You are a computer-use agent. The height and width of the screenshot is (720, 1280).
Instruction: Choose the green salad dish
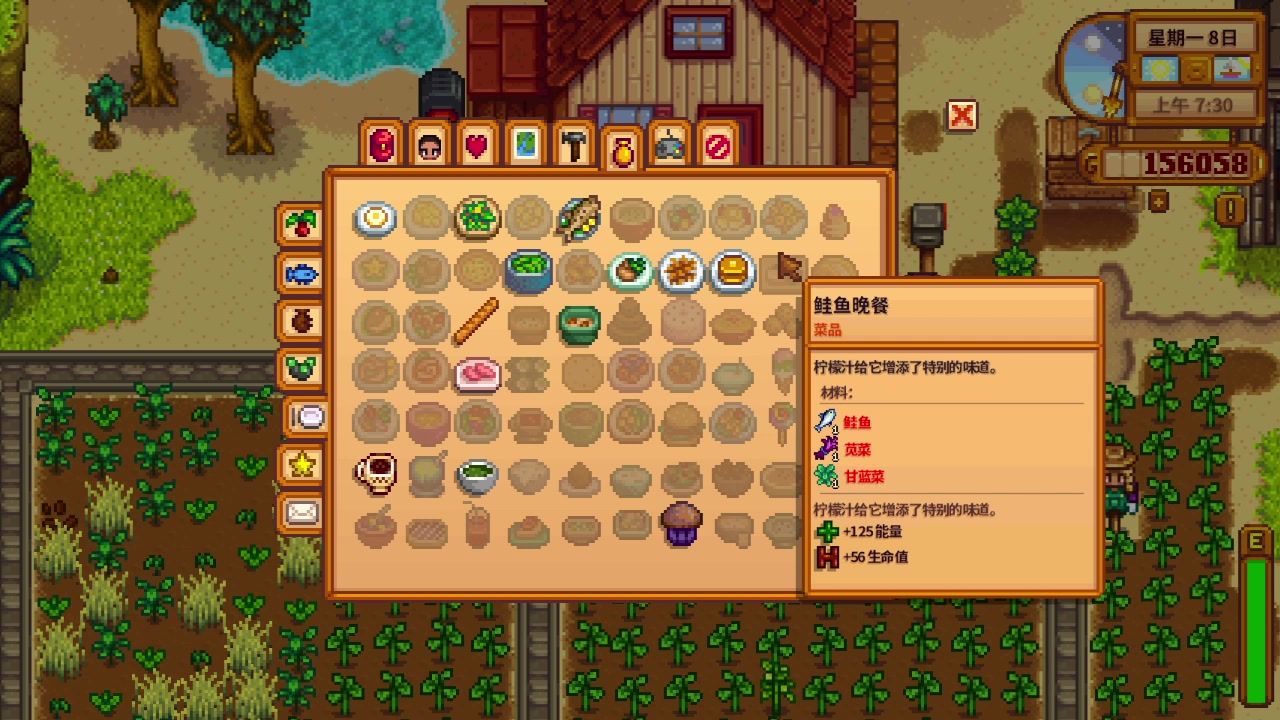pos(477,218)
